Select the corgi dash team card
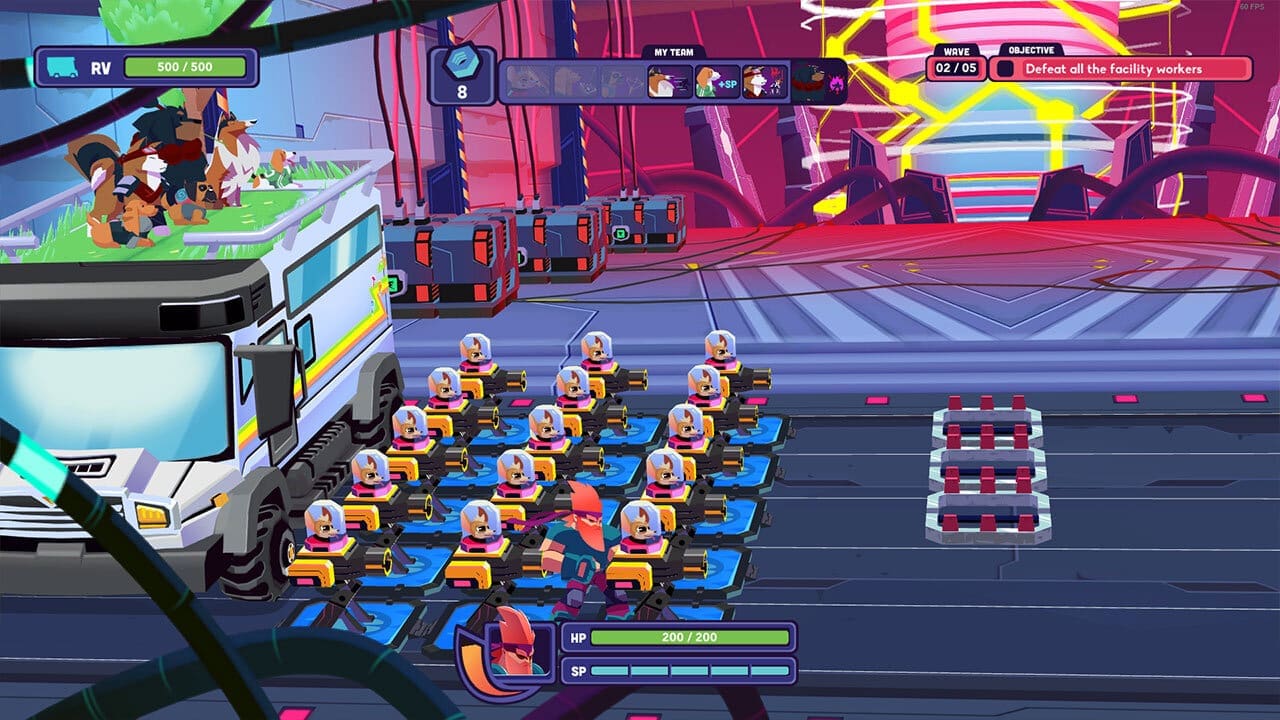This screenshot has width=1280, height=720. pos(668,81)
